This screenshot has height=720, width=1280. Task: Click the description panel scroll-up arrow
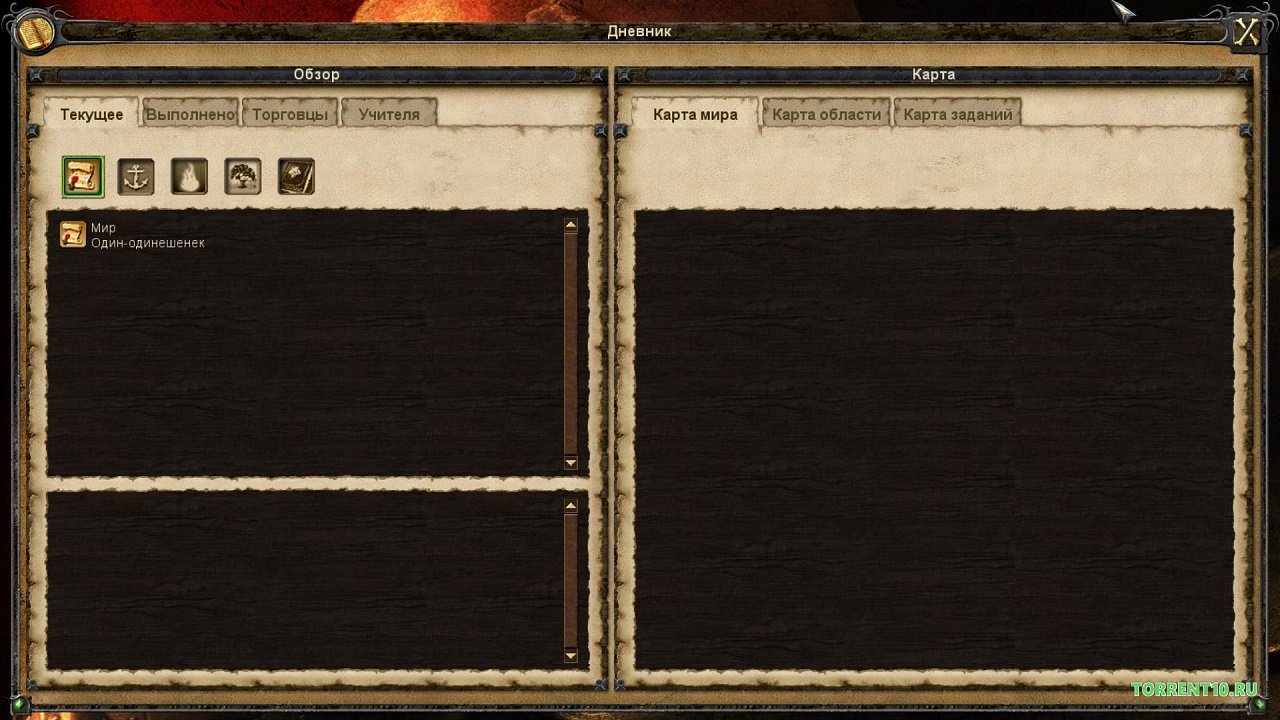[571, 507]
